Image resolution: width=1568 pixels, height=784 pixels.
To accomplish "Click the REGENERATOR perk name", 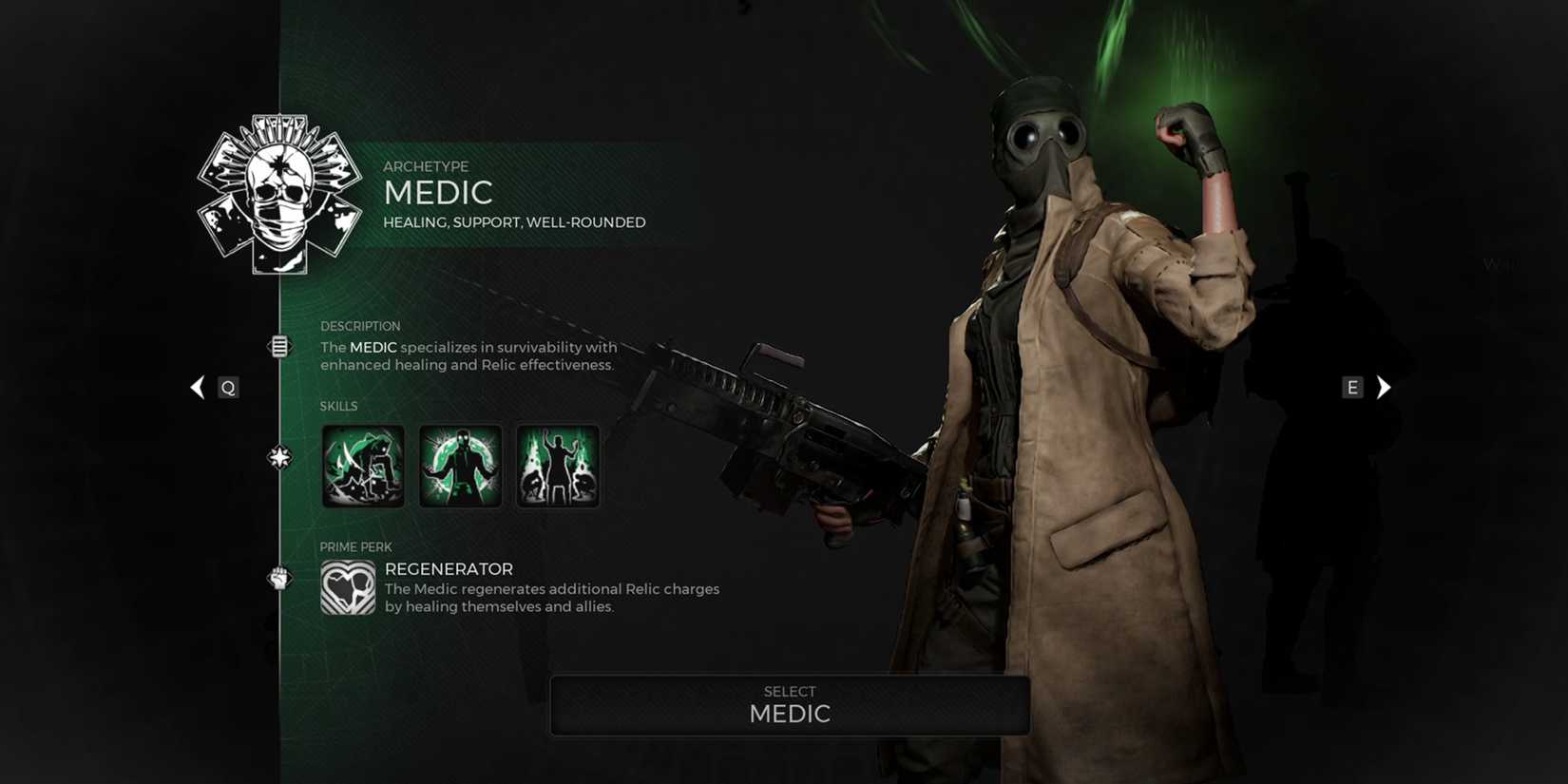I will [x=448, y=568].
